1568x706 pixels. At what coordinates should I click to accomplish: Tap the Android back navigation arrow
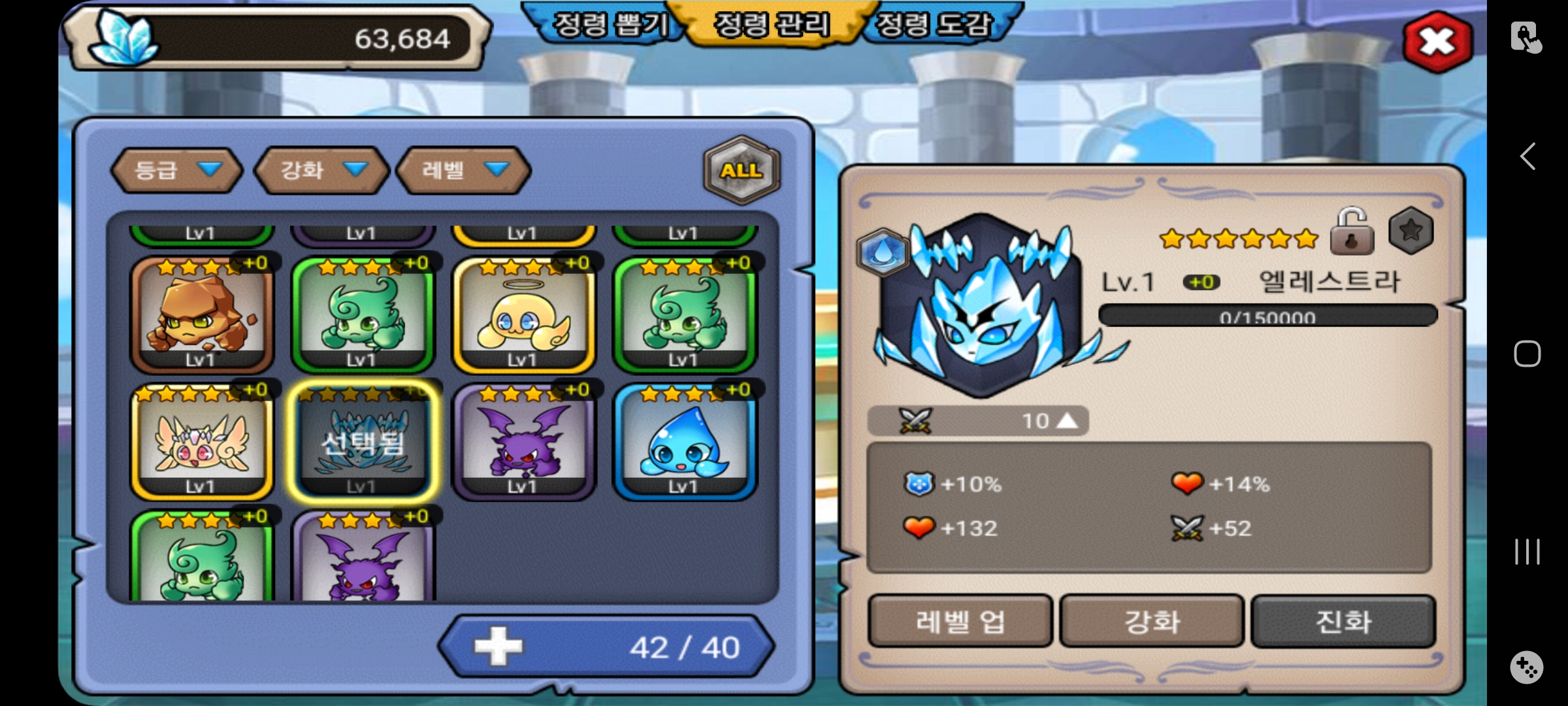[x=1527, y=157]
